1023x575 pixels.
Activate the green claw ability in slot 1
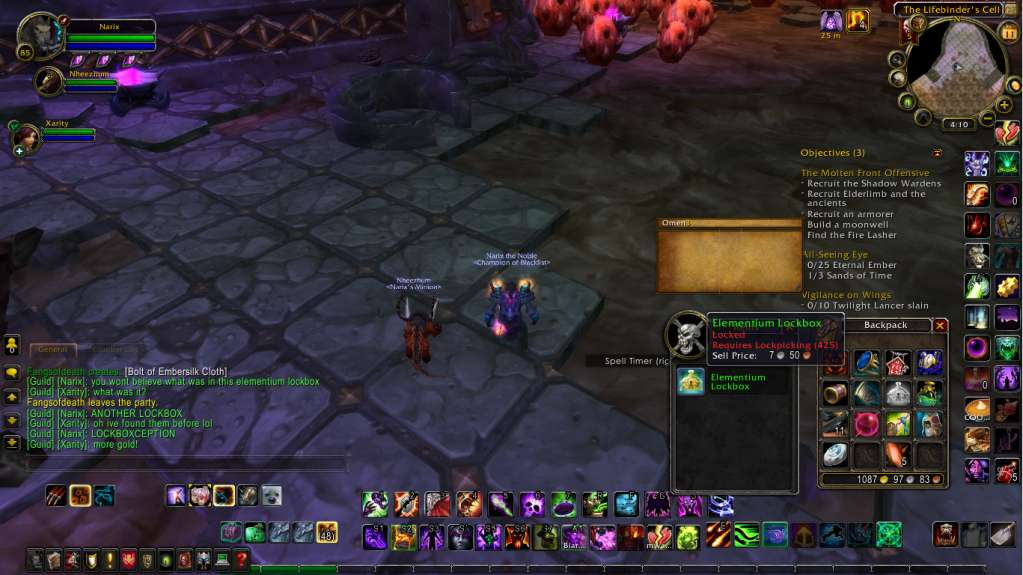375,503
